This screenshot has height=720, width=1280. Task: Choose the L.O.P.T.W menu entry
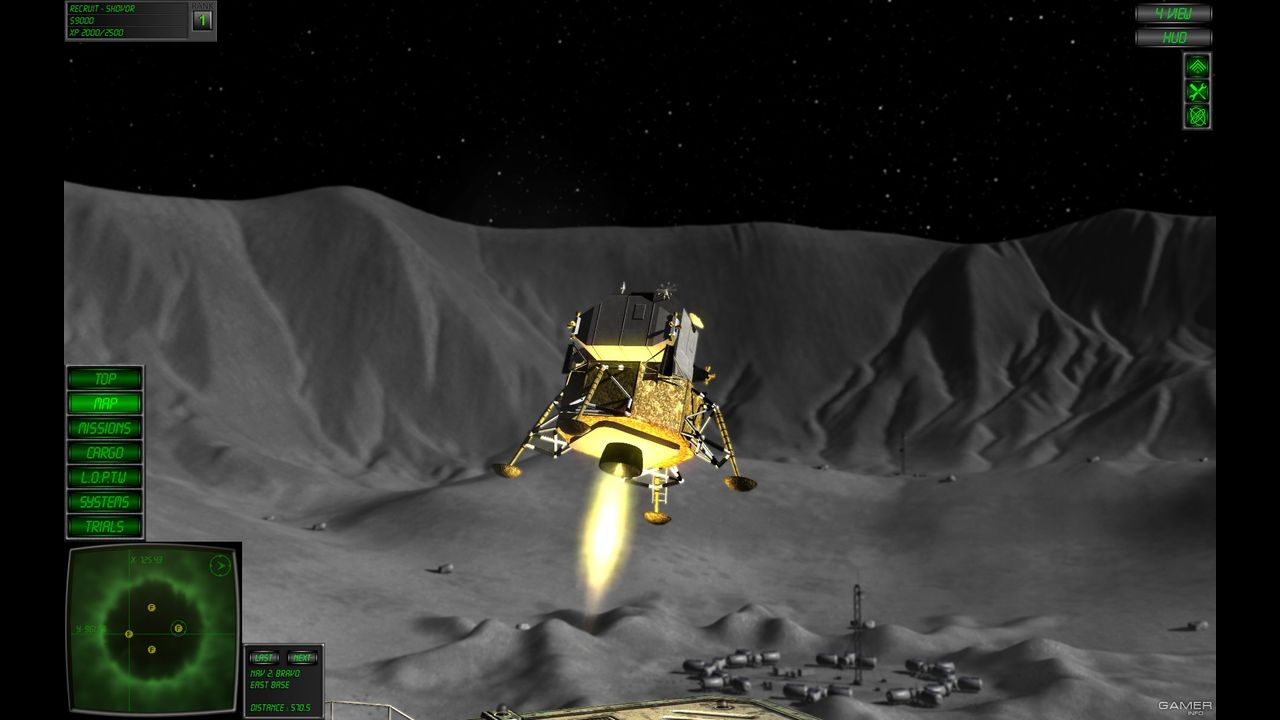(x=105, y=477)
